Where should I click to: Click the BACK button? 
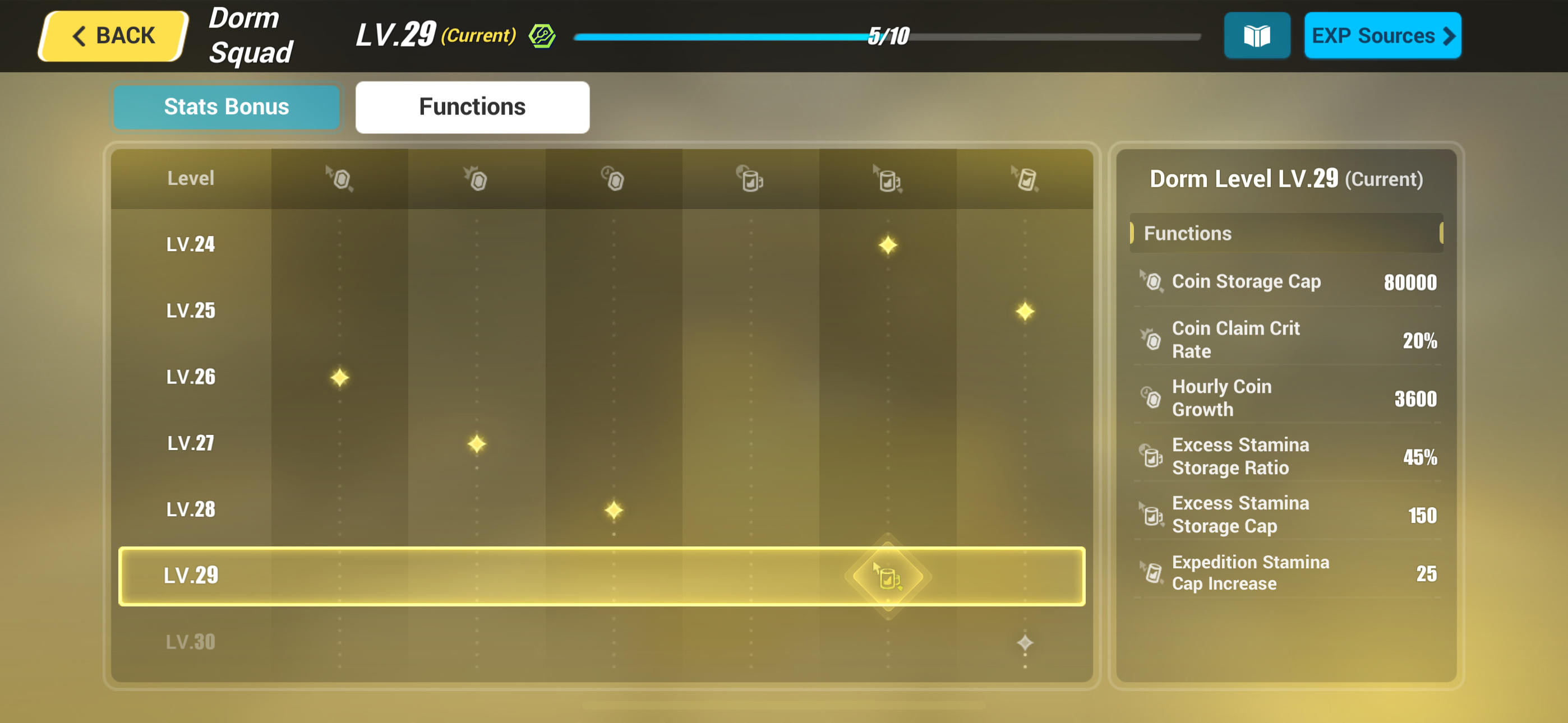tap(112, 35)
